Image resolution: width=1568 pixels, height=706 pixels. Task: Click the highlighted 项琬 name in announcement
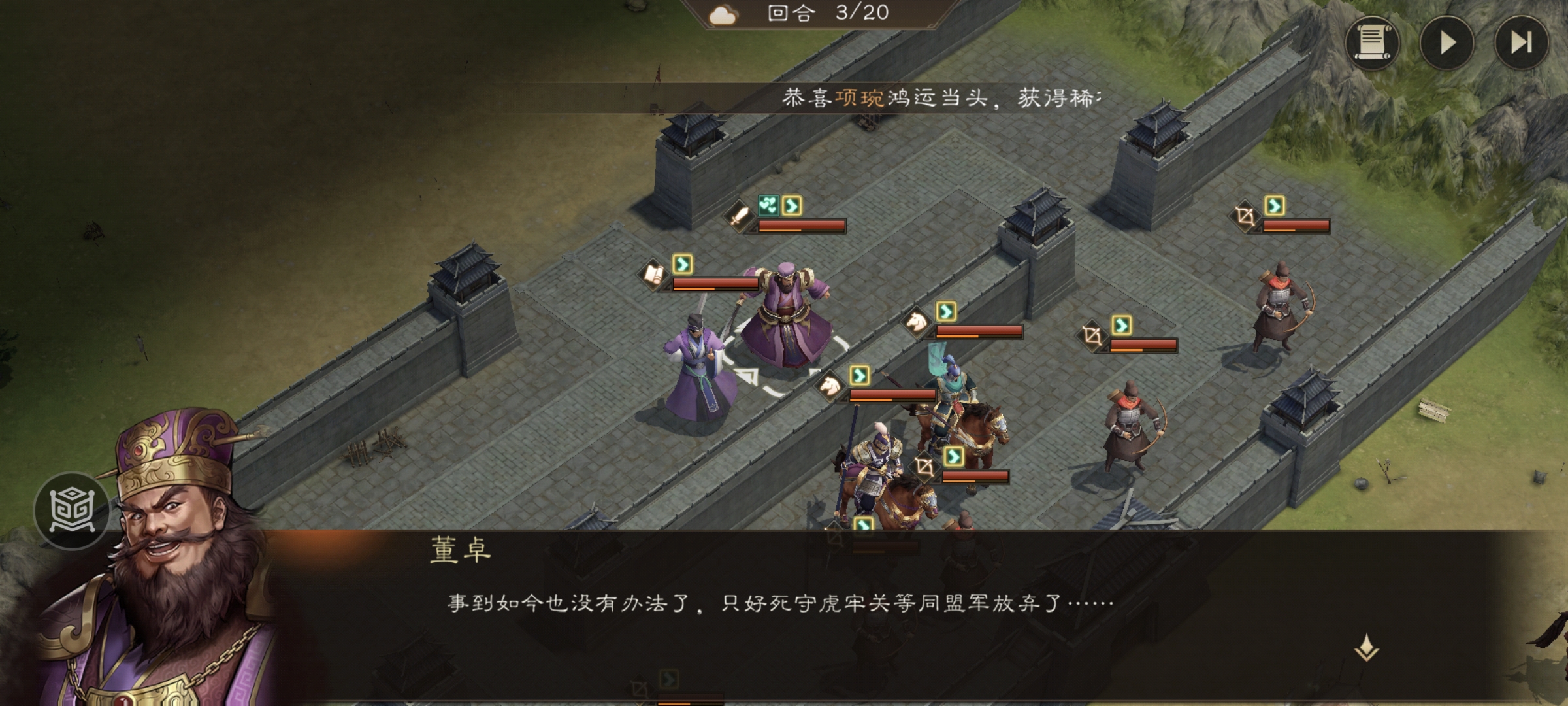pyautogui.click(x=859, y=97)
